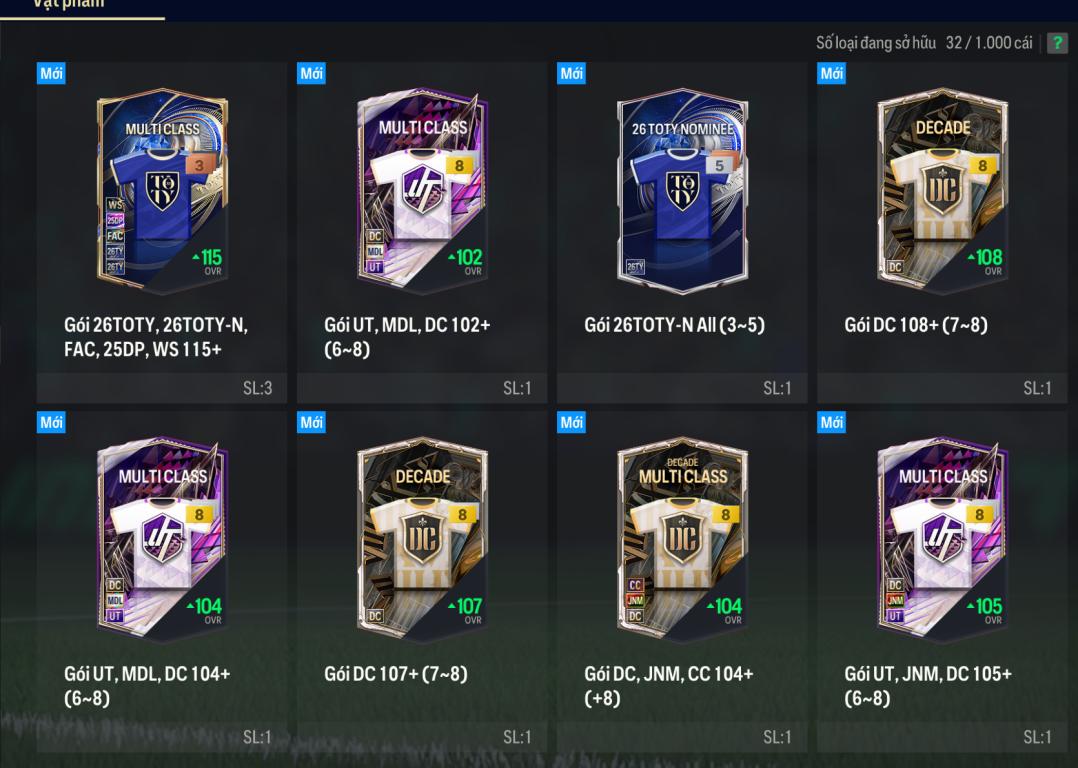Switch to the Vật phẩm tab

pos(83,5)
